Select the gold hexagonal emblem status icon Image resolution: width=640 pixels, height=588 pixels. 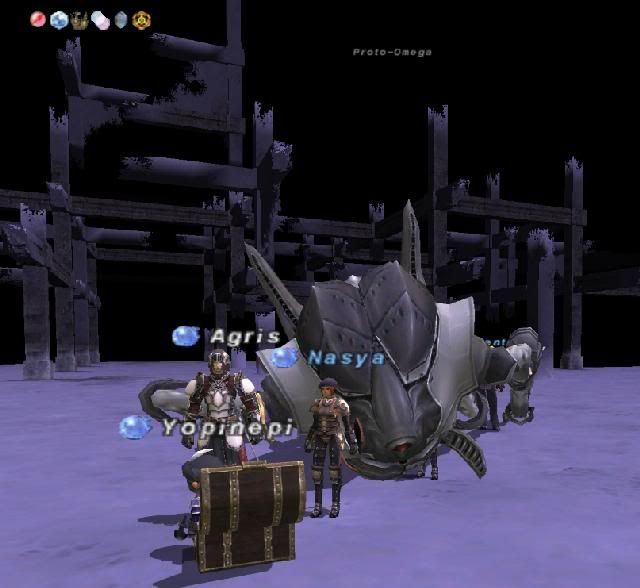click(x=141, y=19)
